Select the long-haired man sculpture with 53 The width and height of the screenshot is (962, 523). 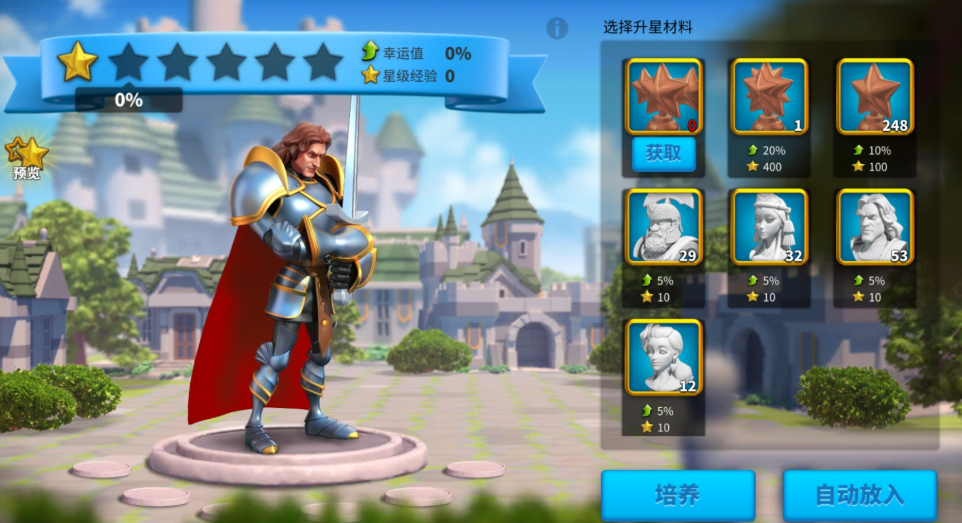point(874,226)
